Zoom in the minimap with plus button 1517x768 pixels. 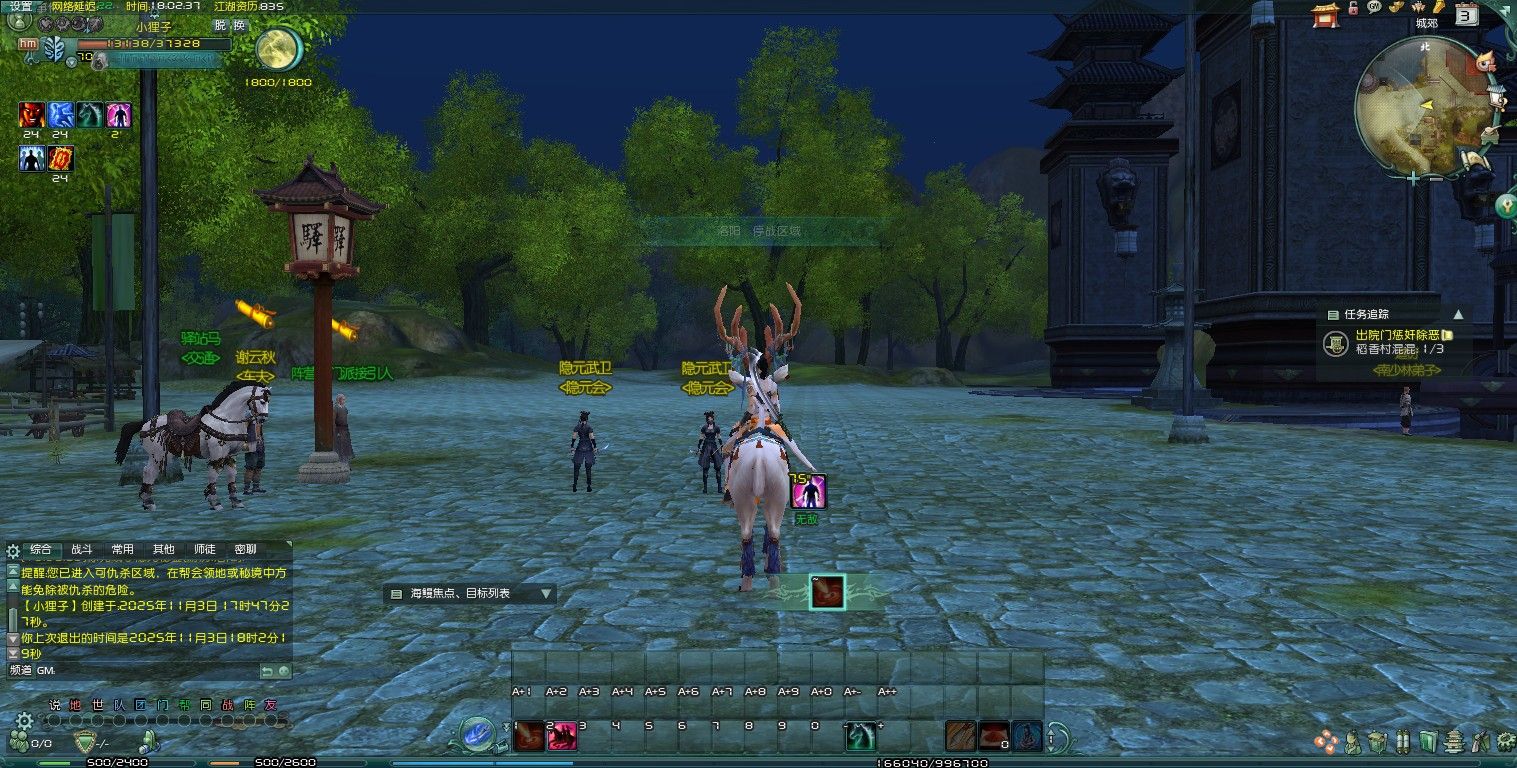[x=1412, y=178]
